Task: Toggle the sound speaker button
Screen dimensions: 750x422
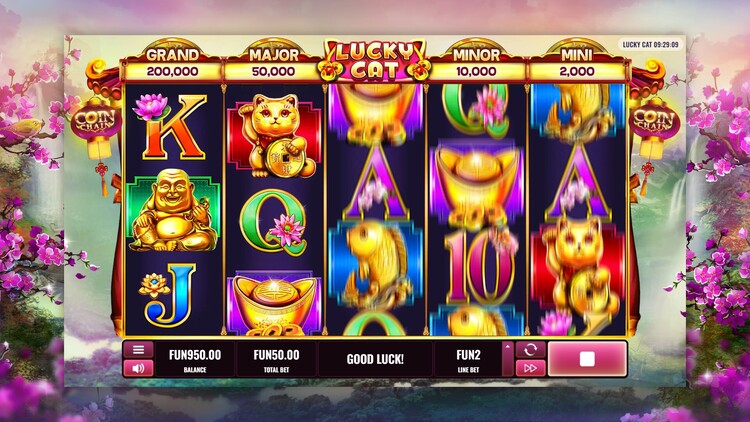Action: 138,368
